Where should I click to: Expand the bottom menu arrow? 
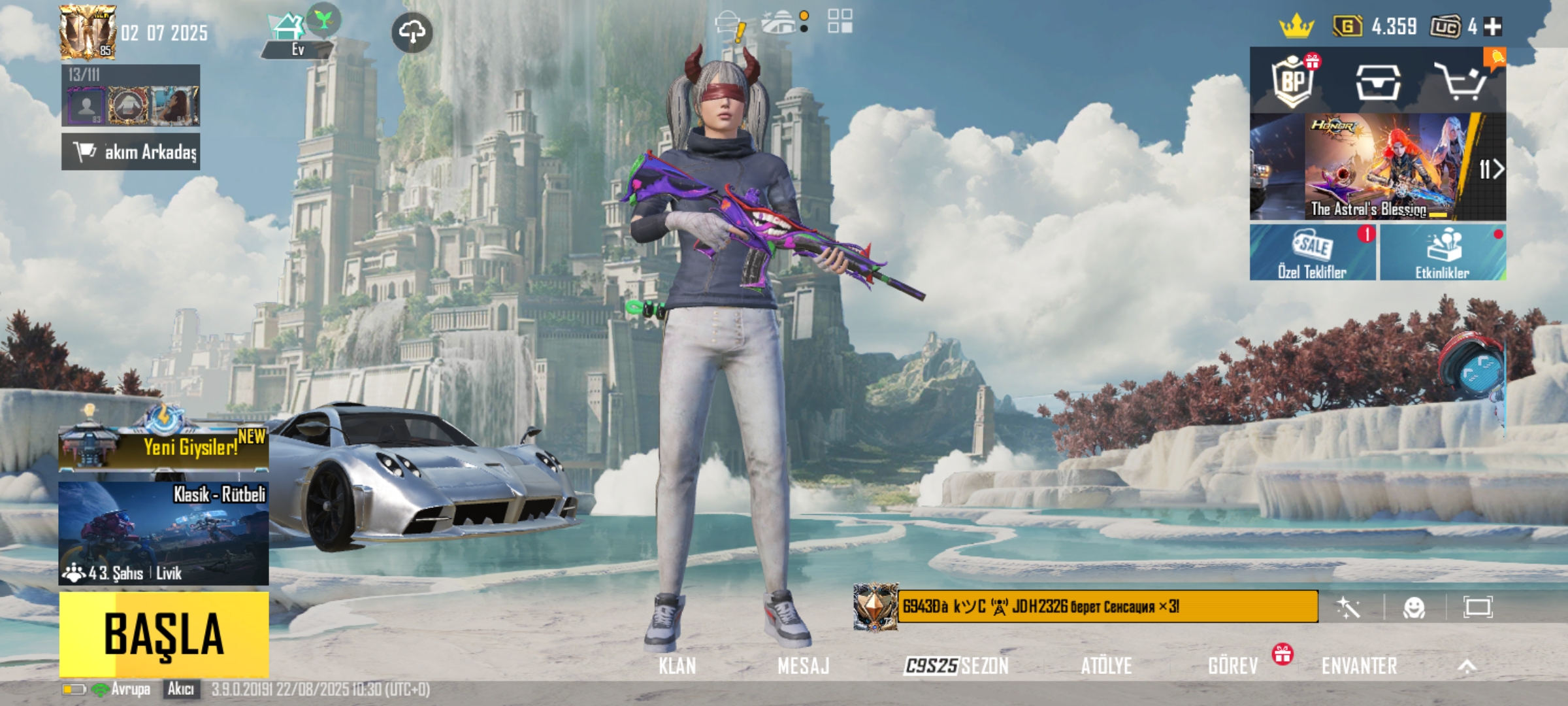click(1467, 666)
